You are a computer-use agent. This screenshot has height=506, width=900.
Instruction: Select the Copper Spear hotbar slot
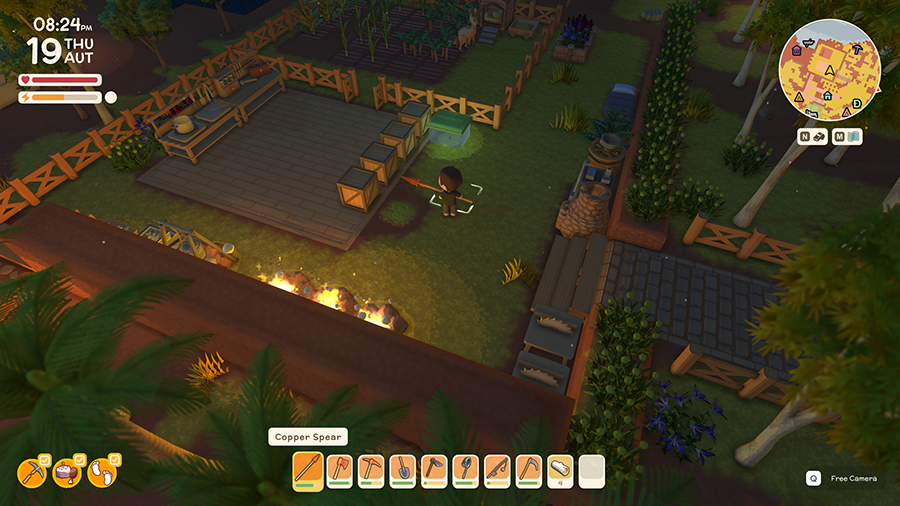[x=308, y=469]
